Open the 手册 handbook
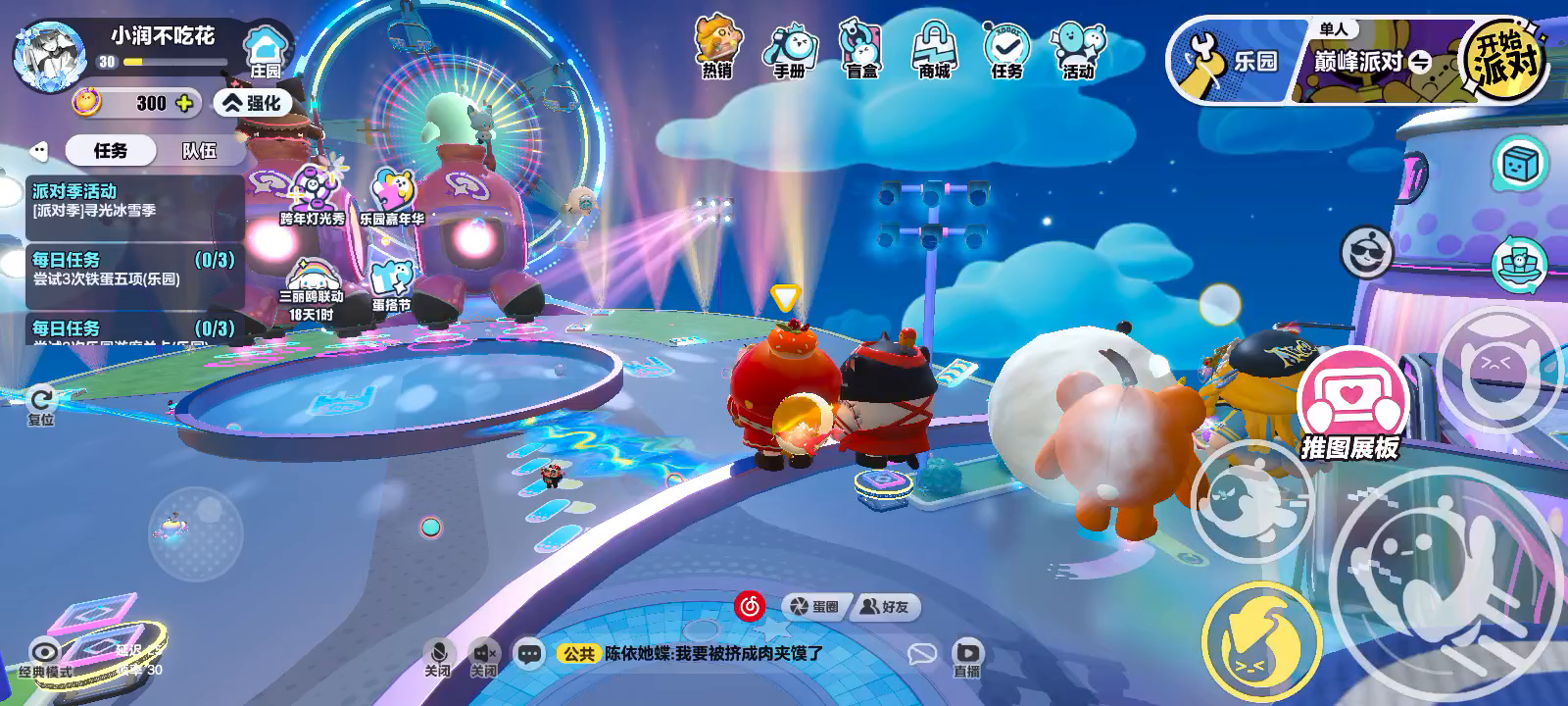 [789, 49]
